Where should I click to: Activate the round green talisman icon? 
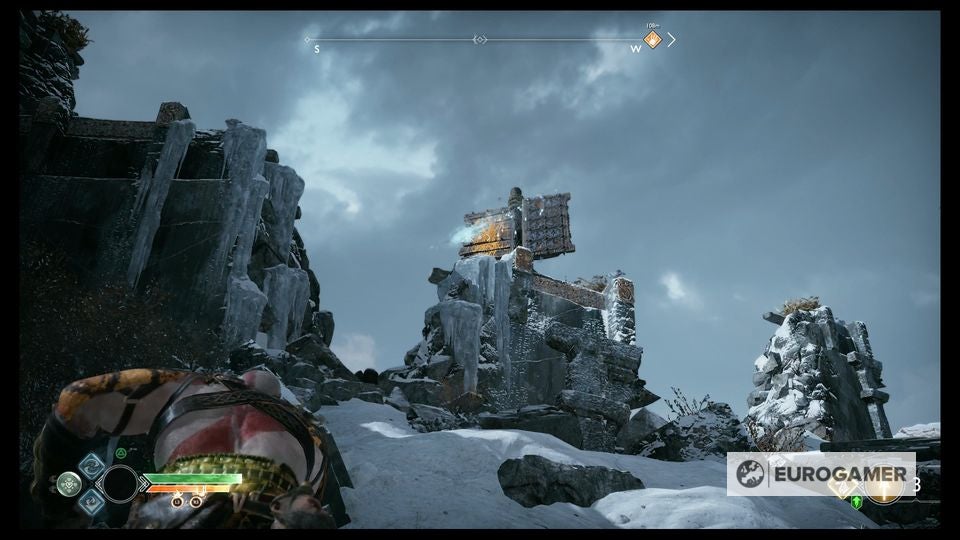click(69, 484)
